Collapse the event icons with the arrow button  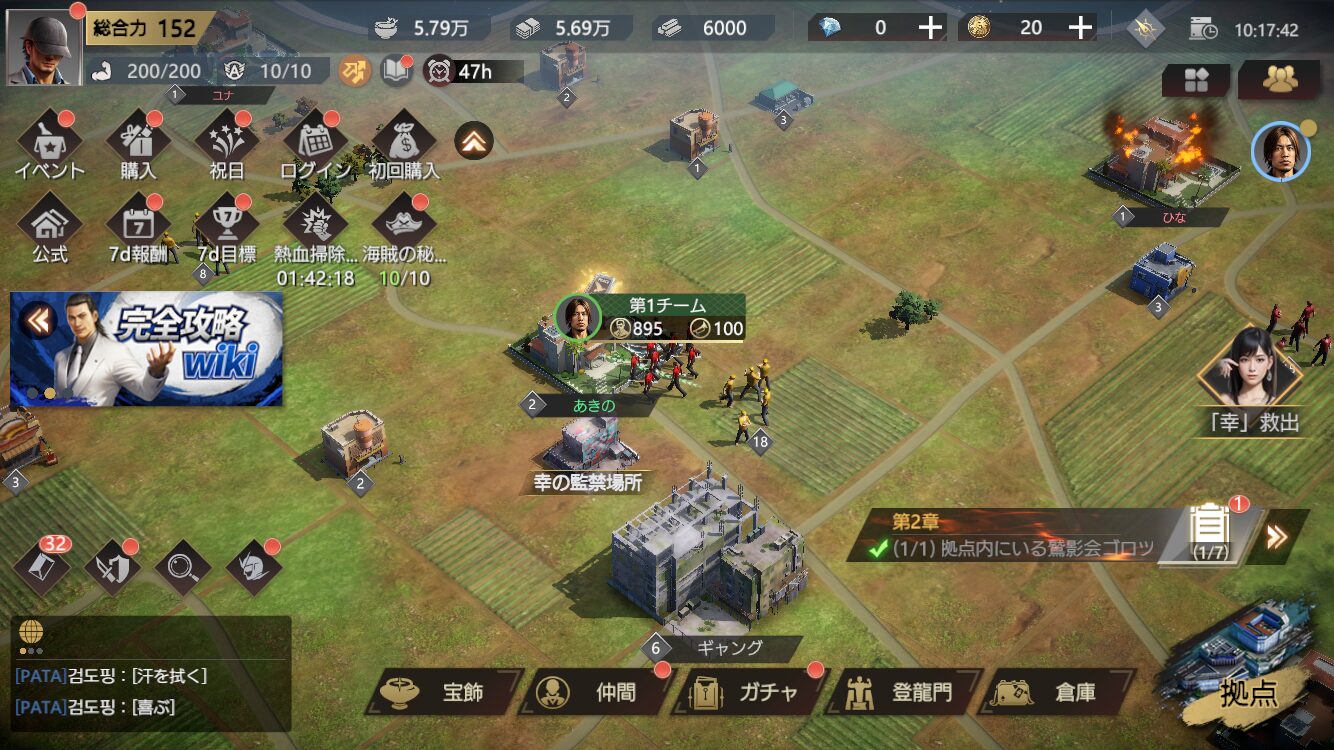pyautogui.click(x=474, y=142)
